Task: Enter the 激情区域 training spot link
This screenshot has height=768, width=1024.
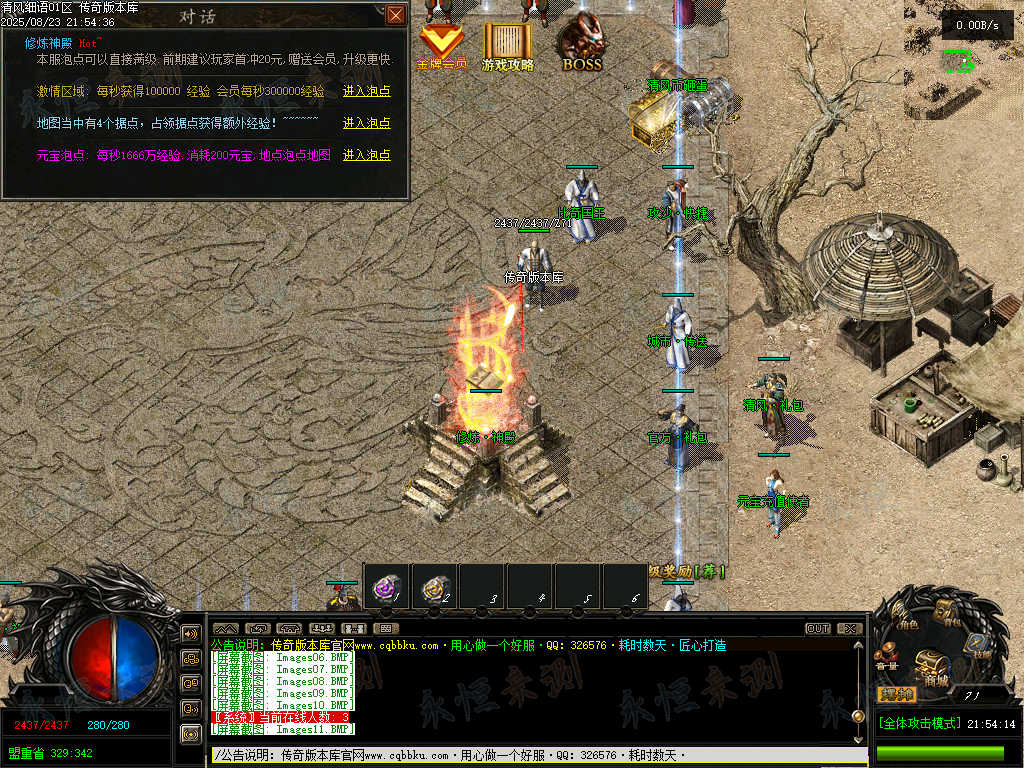Action: 366,91
